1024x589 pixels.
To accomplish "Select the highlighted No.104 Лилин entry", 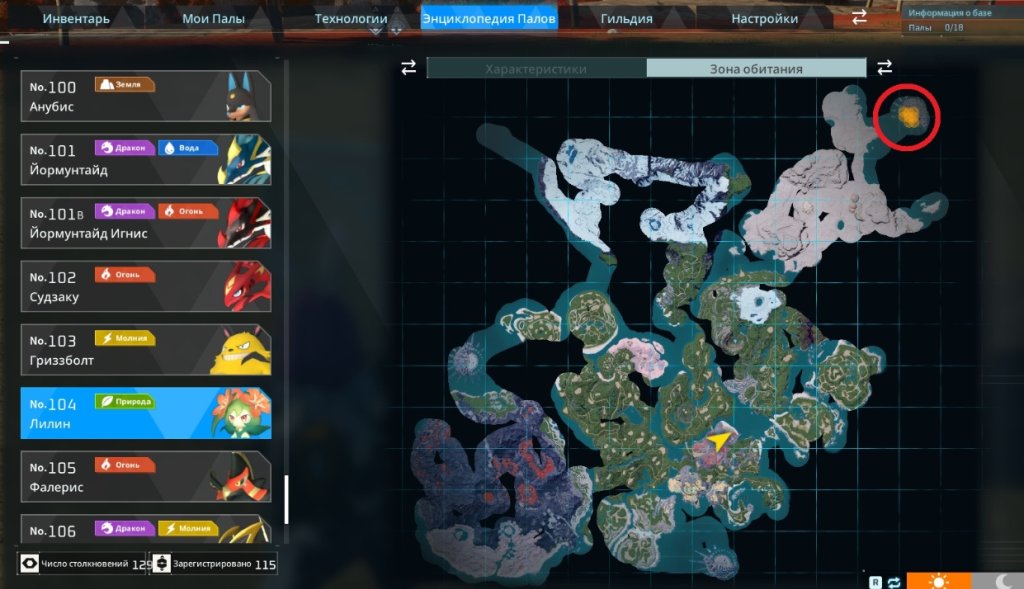I will click(146, 414).
